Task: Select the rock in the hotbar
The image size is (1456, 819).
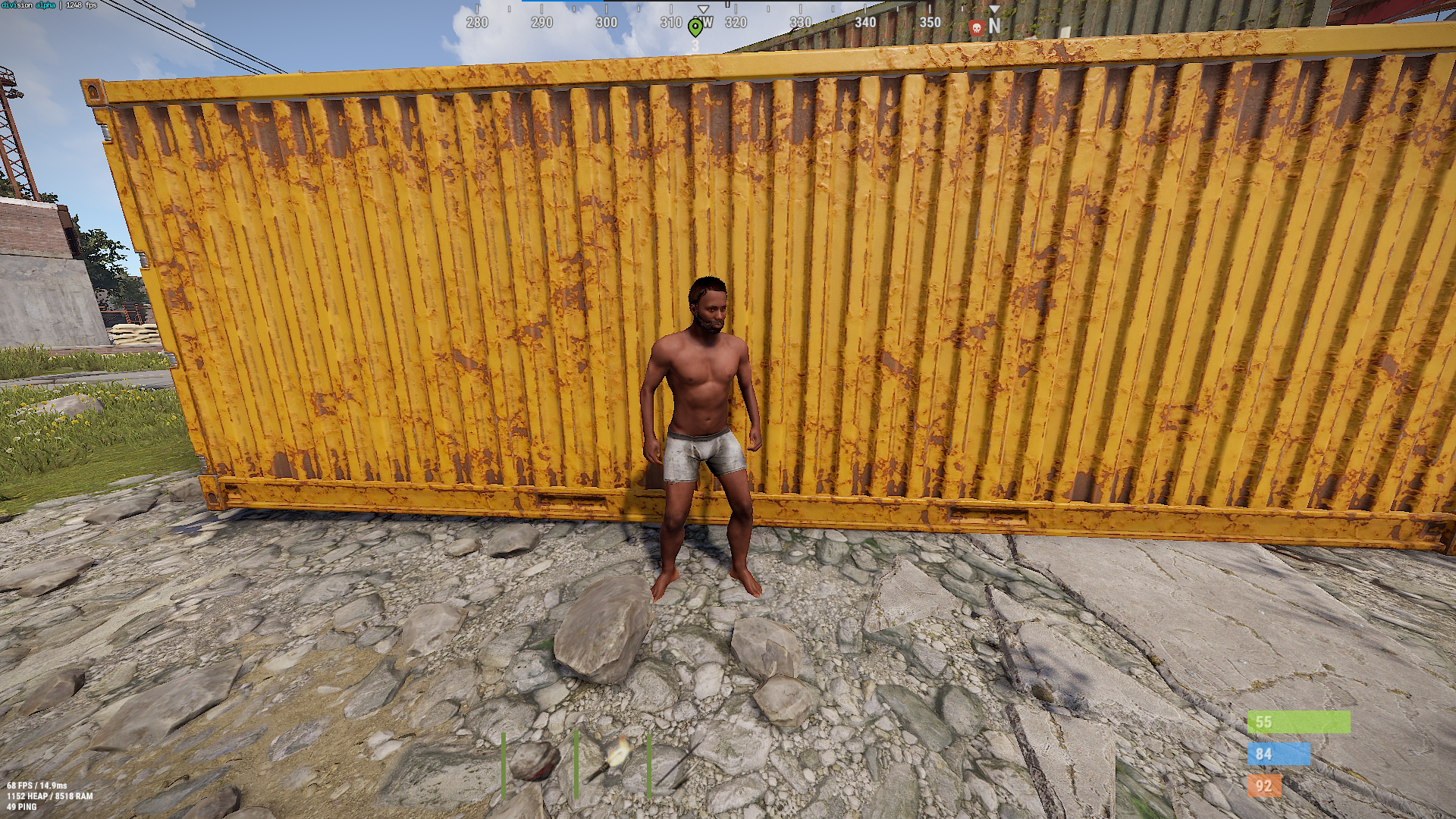Action: (x=535, y=761)
